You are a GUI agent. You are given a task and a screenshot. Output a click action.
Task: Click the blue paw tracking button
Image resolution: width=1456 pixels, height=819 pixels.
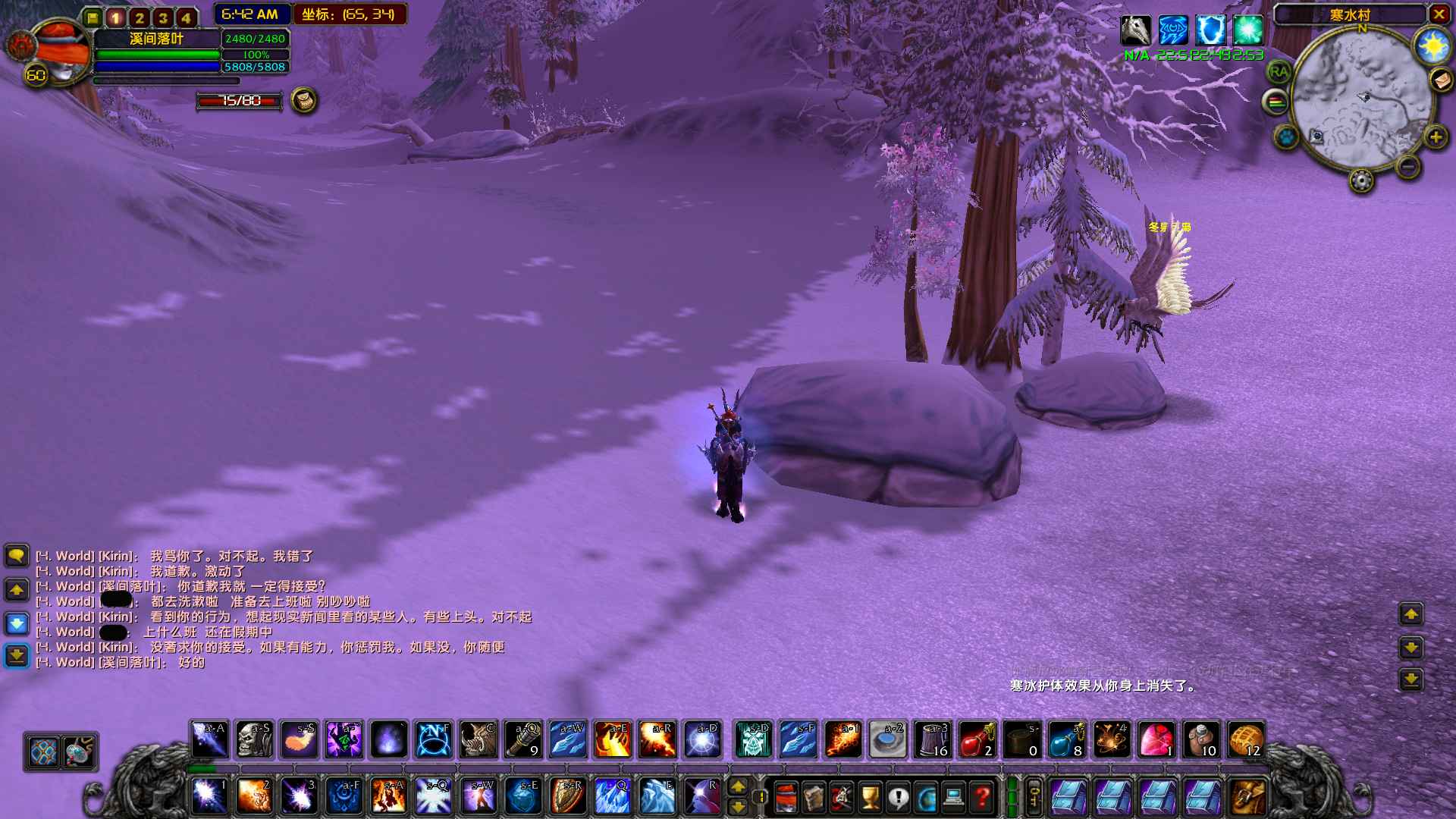point(1286,137)
